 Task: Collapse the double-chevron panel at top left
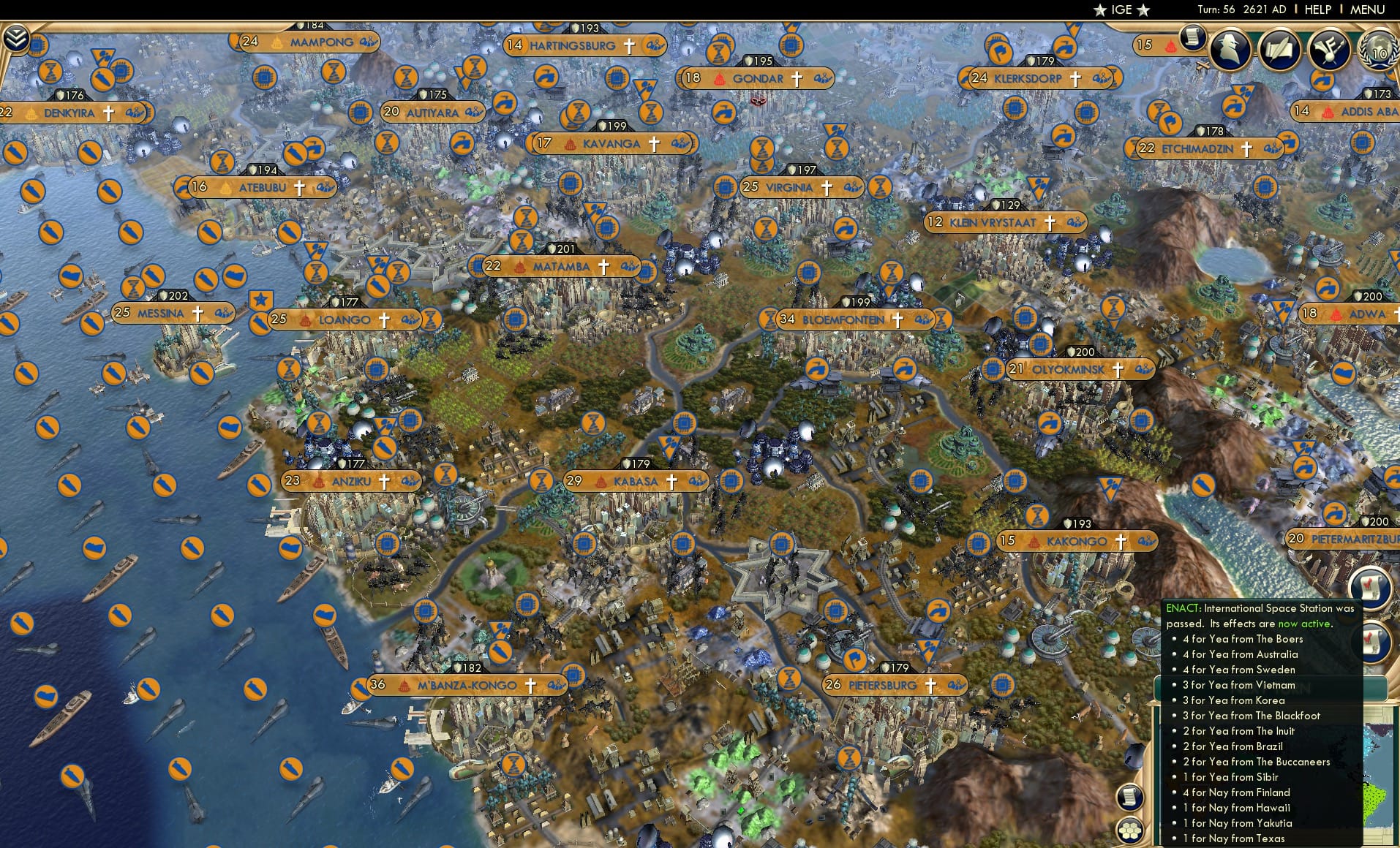[15, 38]
